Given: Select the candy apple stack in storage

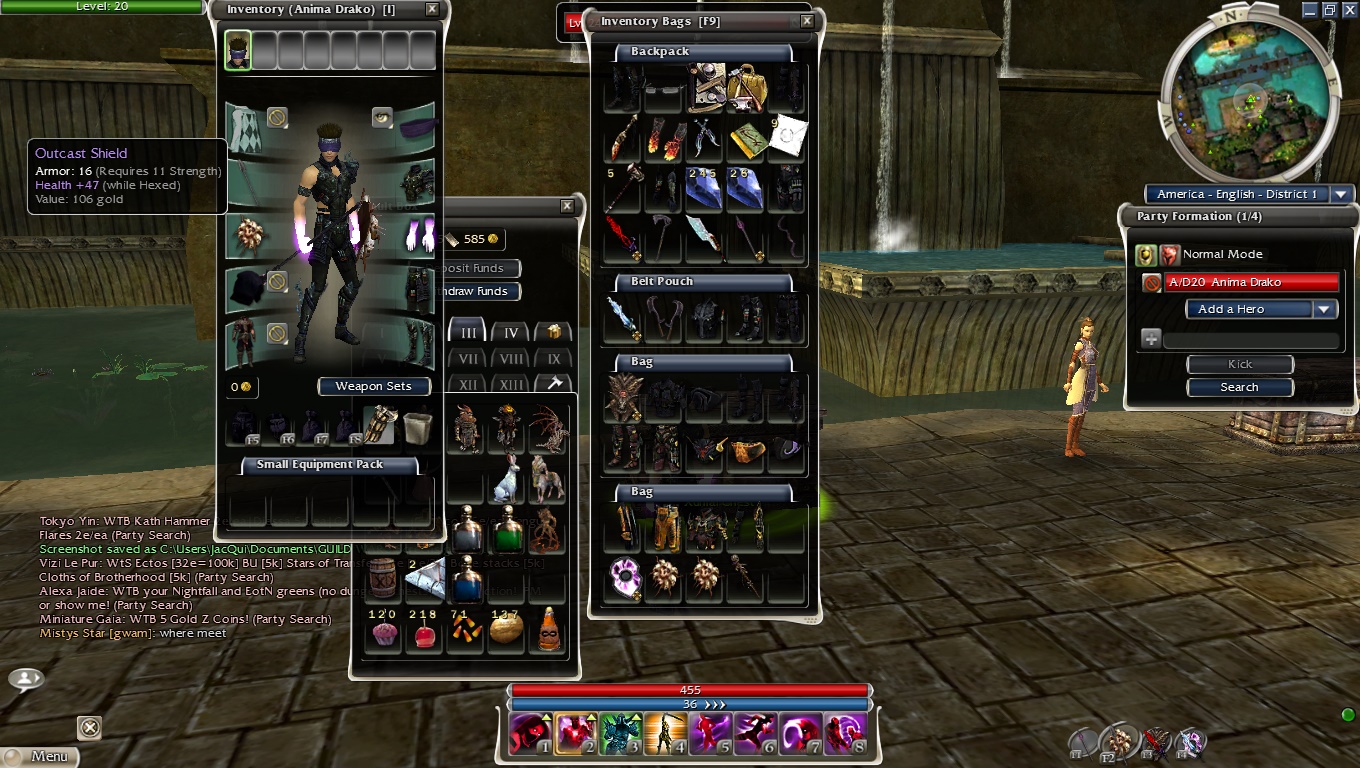Looking at the screenshot, I should (x=424, y=631).
